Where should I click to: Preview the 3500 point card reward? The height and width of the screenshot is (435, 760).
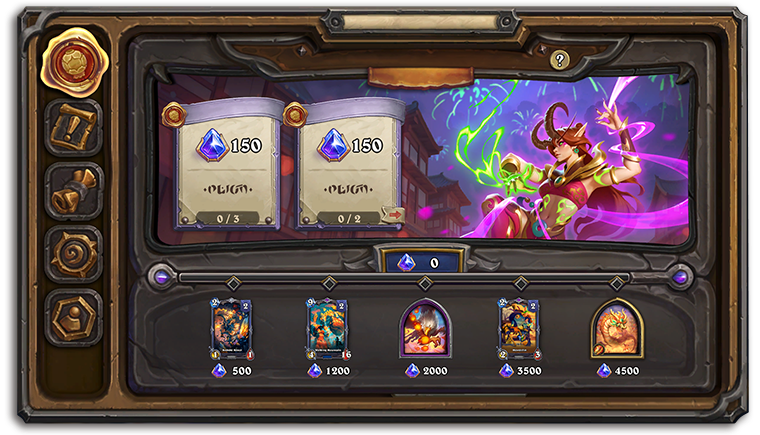[x=520, y=328]
